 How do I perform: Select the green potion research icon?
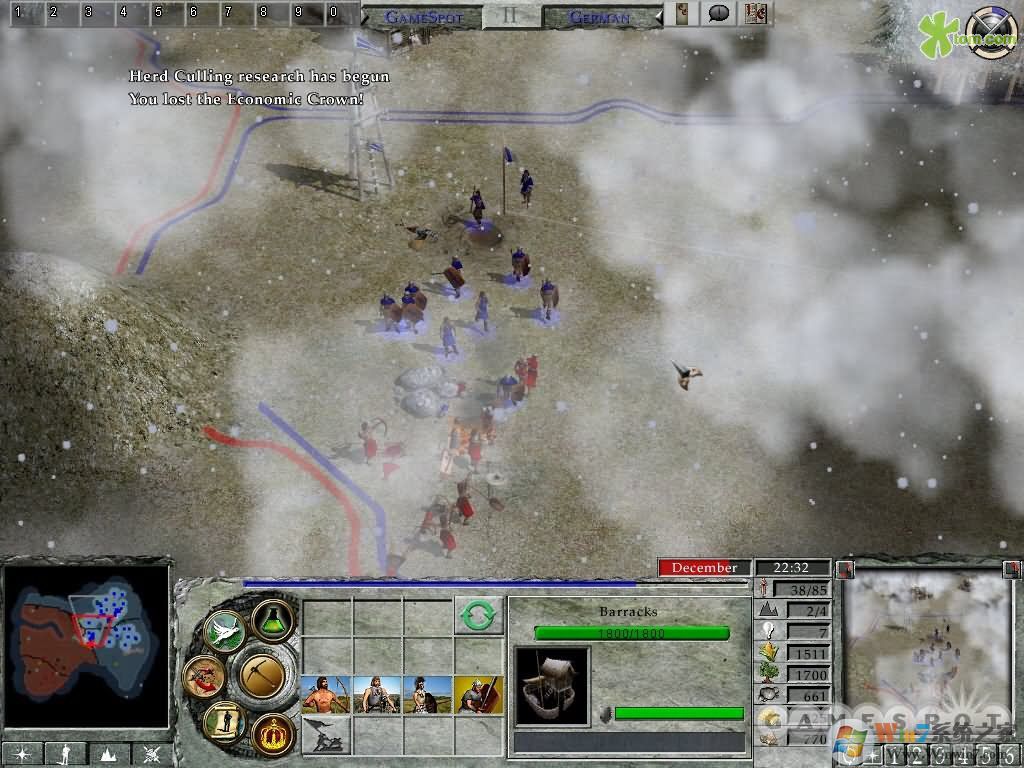tap(271, 621)
